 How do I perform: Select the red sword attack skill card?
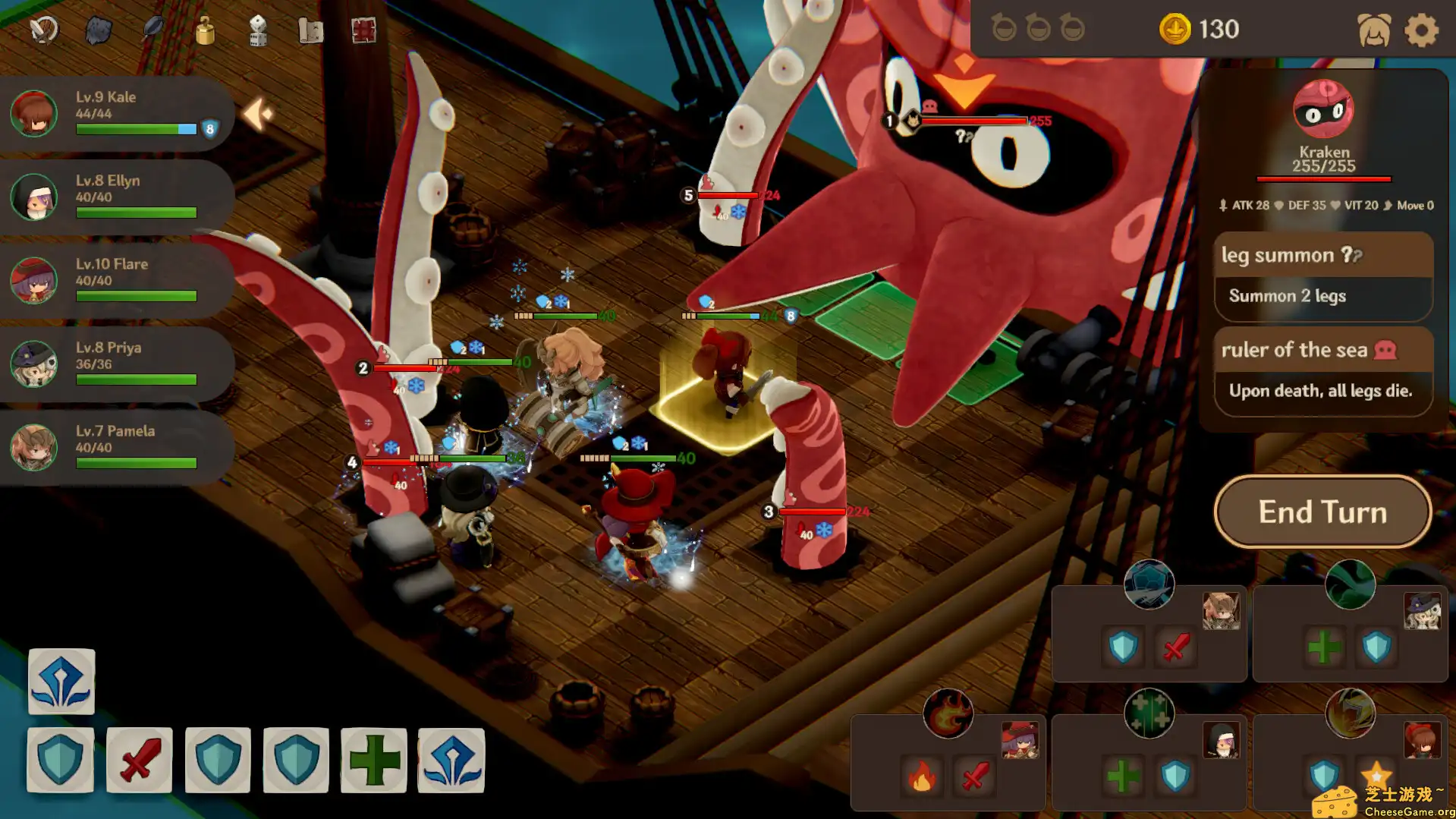point(140,759)
